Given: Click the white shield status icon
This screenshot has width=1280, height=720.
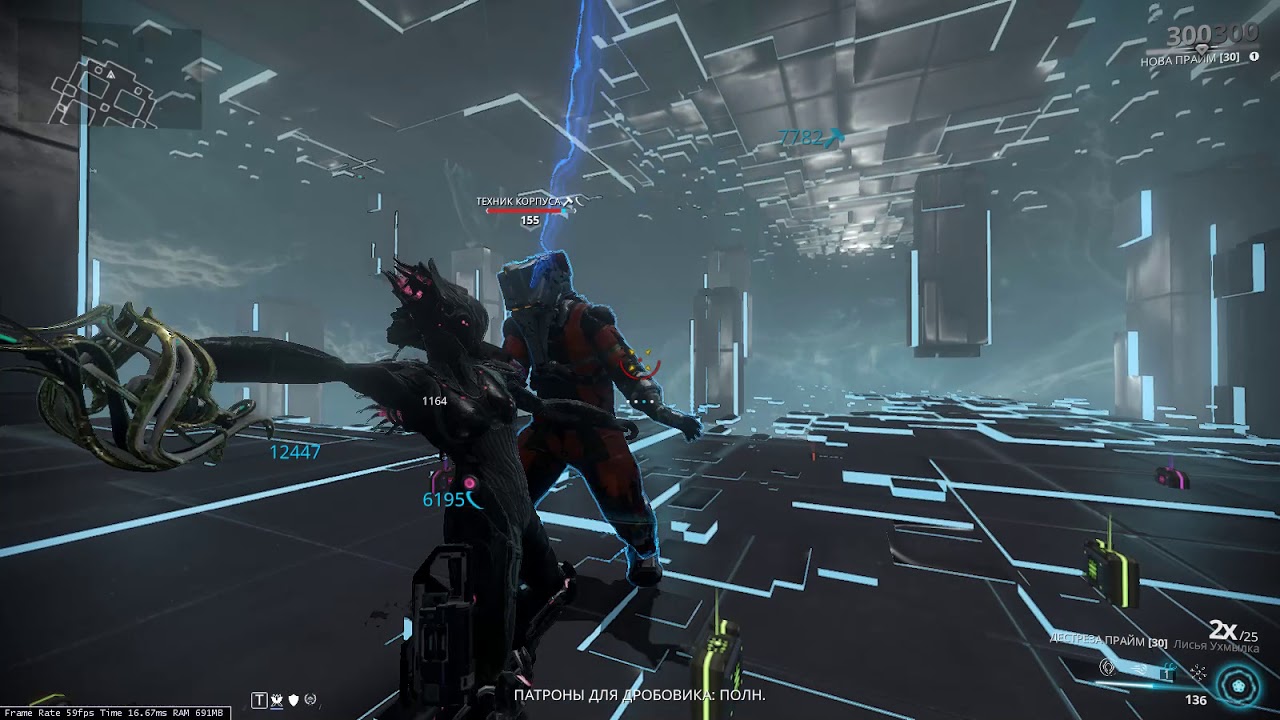Looking at the screenshot, I should point(293,700).
